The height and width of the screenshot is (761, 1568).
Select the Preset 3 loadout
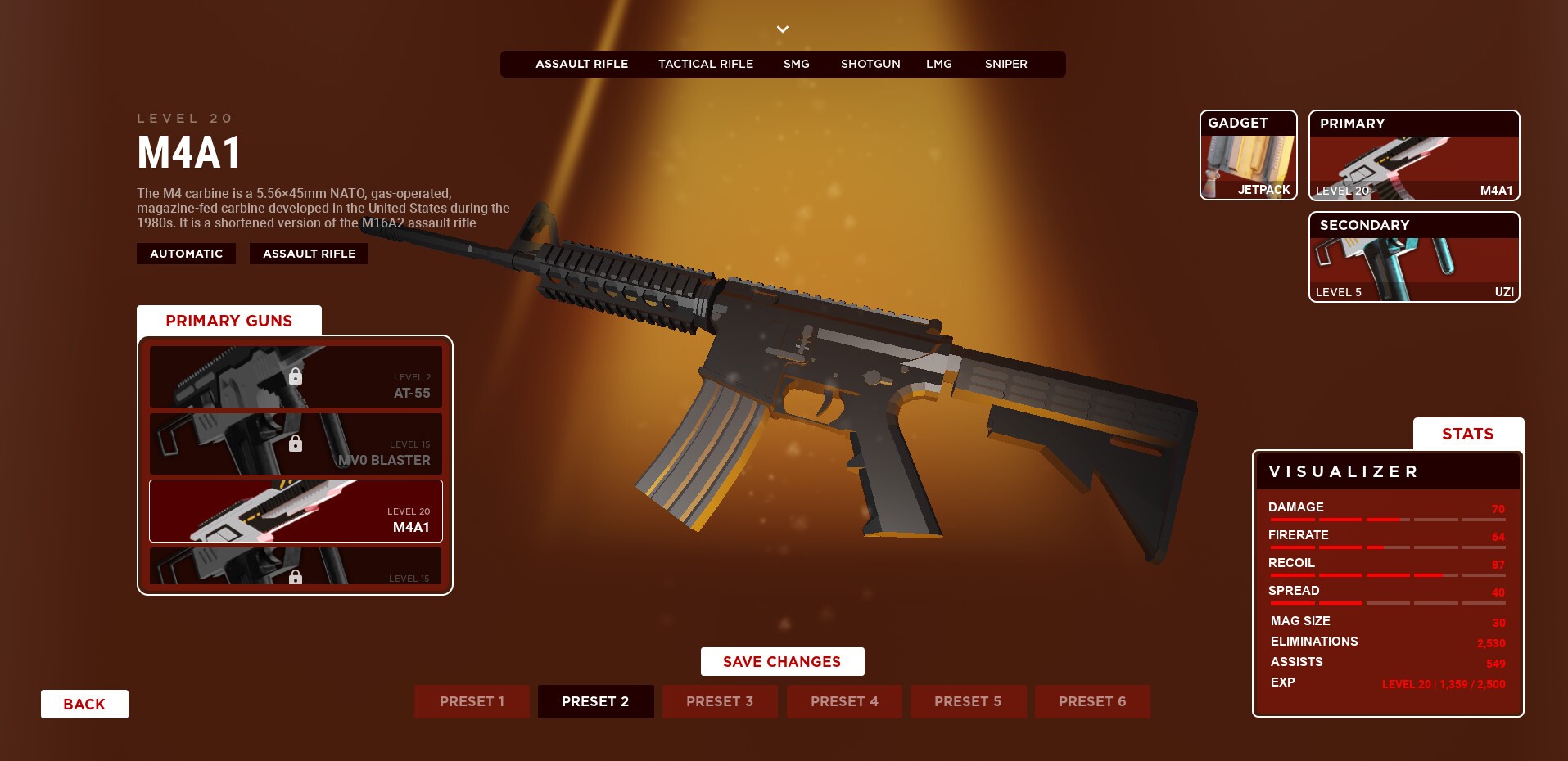[720, 702]
